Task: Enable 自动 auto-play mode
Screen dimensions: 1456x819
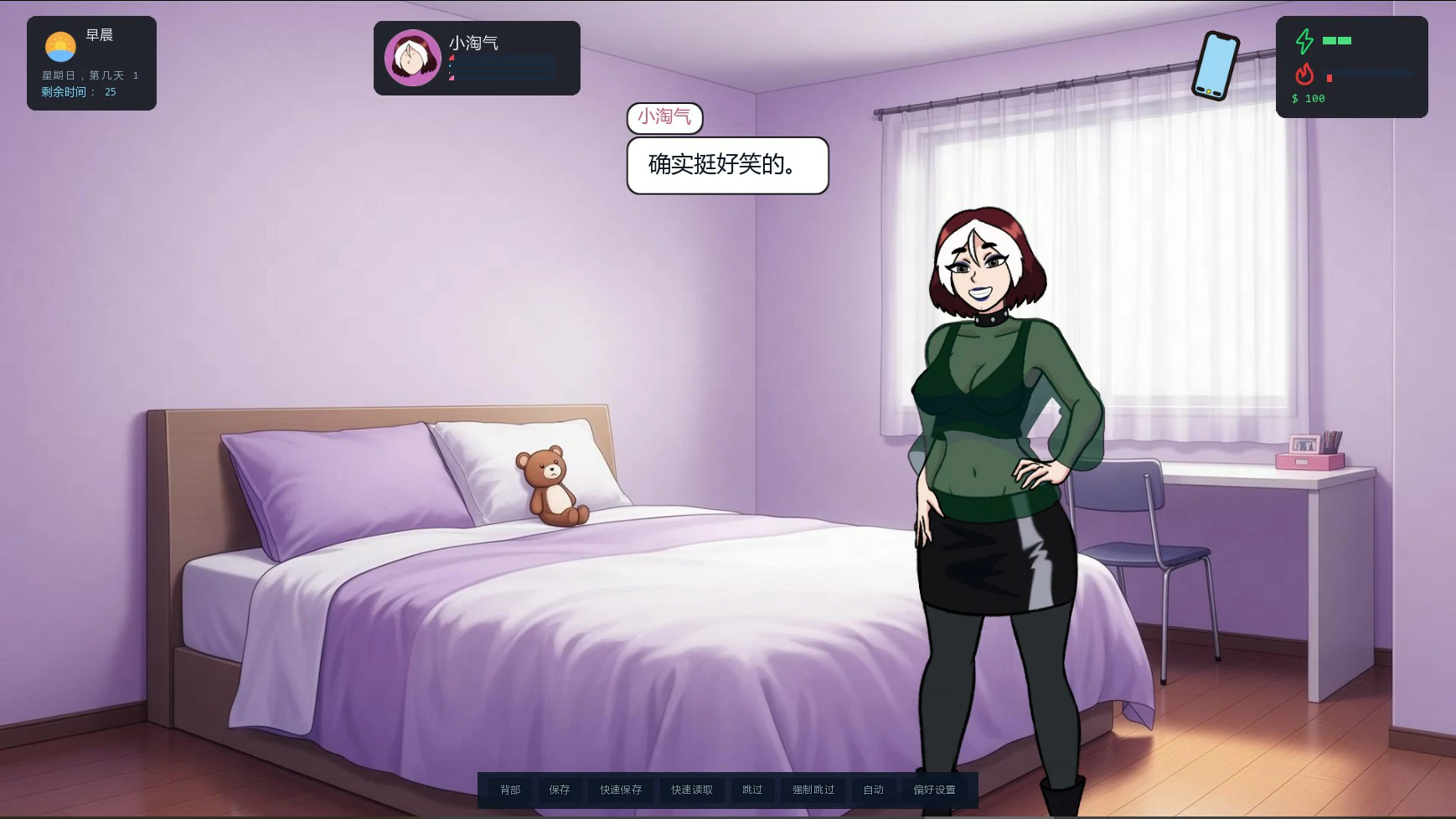Action: pos(874,789)
